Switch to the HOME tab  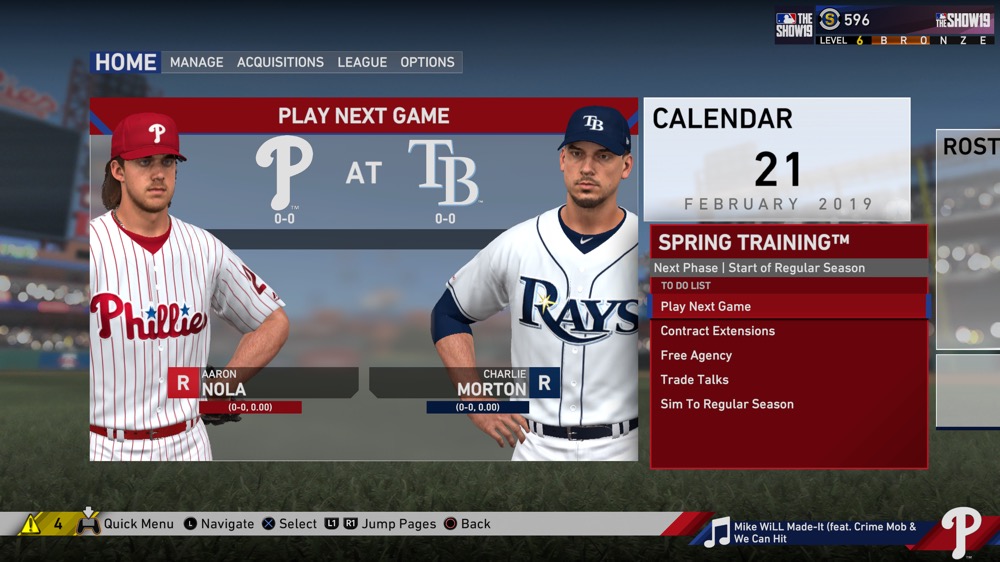tap(125, 62)
